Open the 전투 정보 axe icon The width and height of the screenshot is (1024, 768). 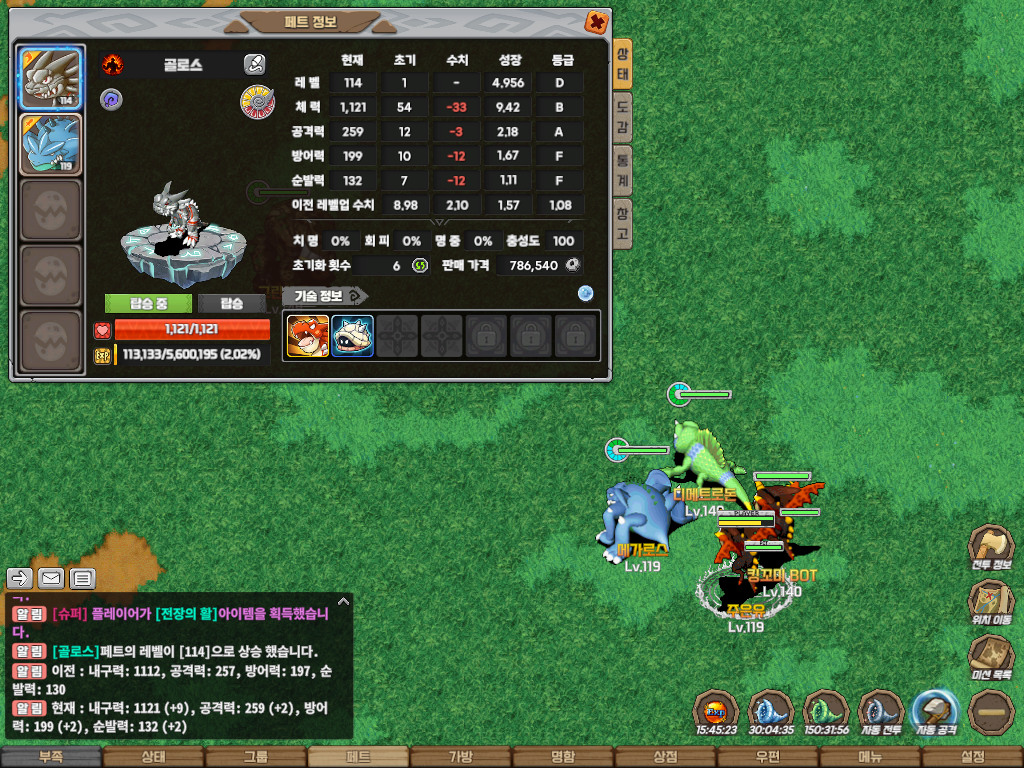pos(990,547)
